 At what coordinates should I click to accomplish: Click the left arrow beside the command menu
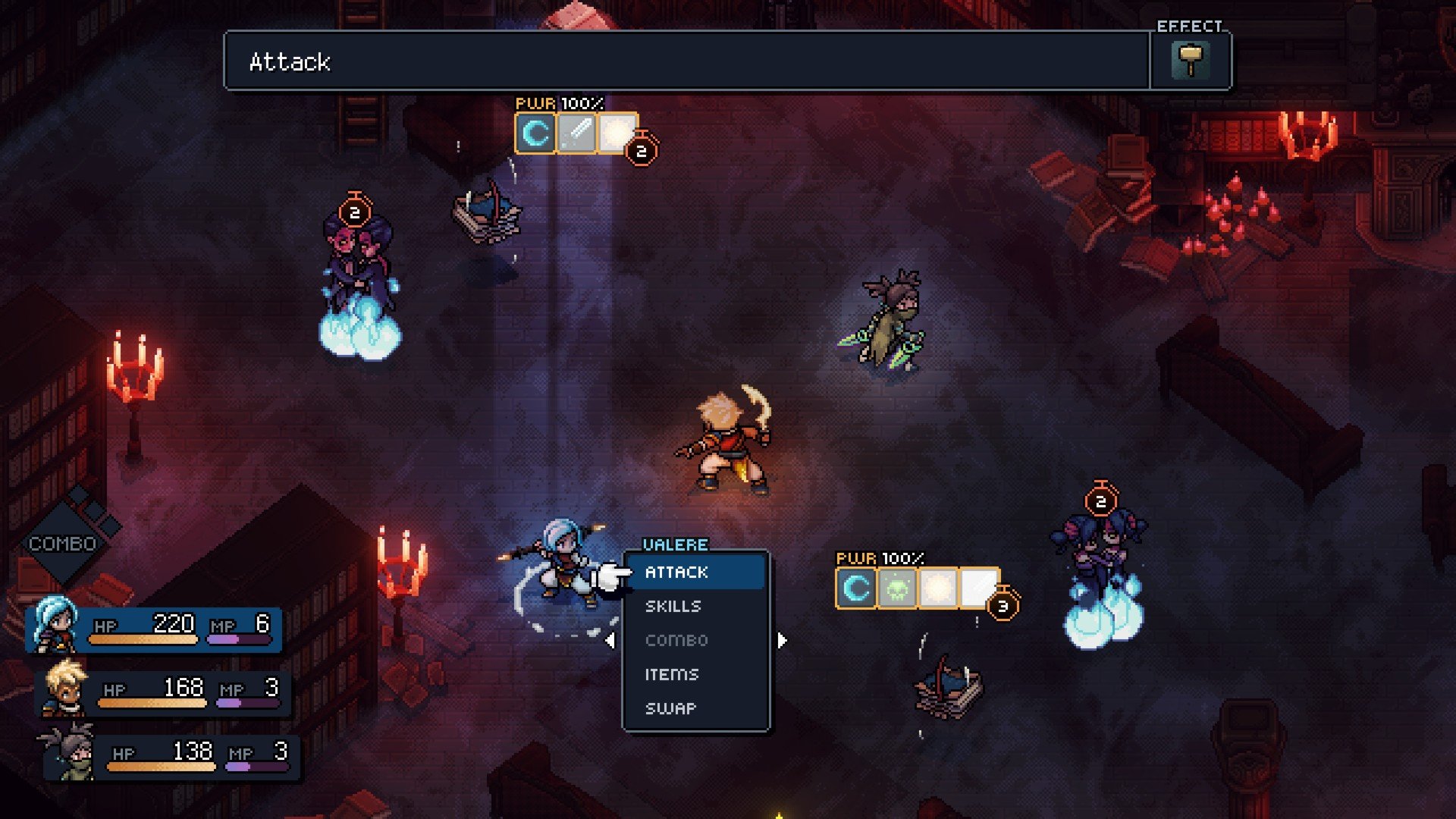point(610,641)
